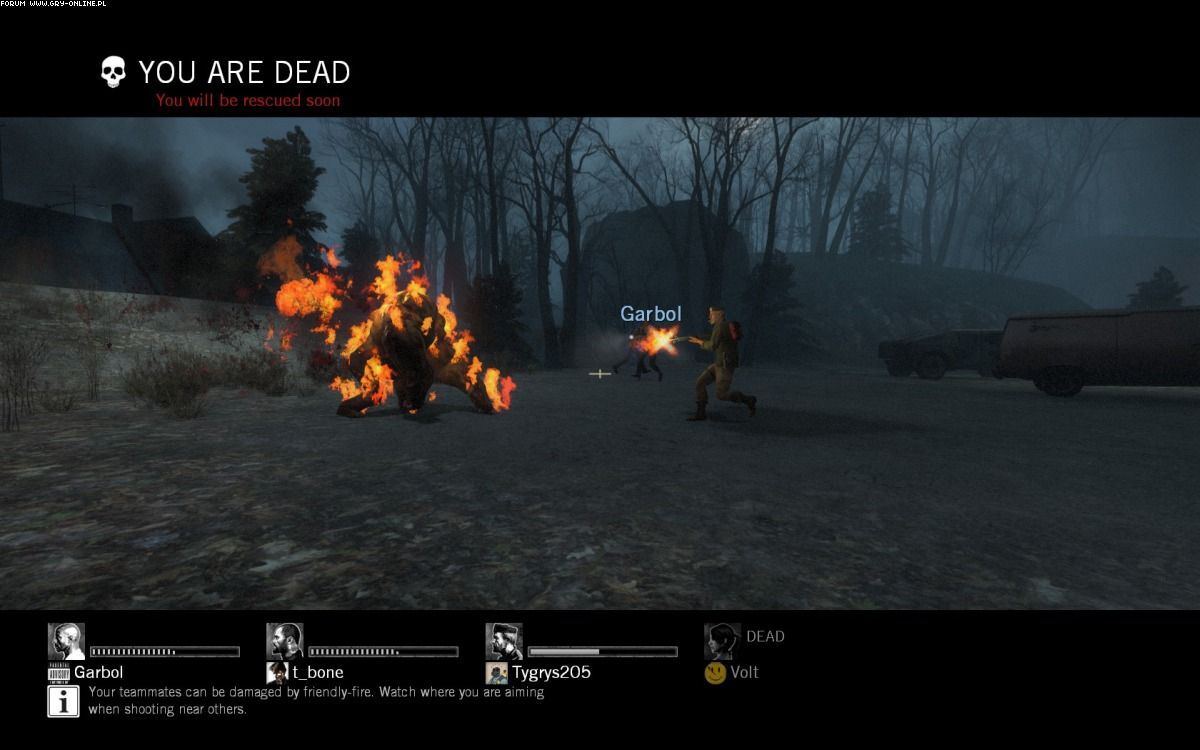
Task: Select t_bone's survivor portrait
Action: pyautogui.click(x=284, y=641)
